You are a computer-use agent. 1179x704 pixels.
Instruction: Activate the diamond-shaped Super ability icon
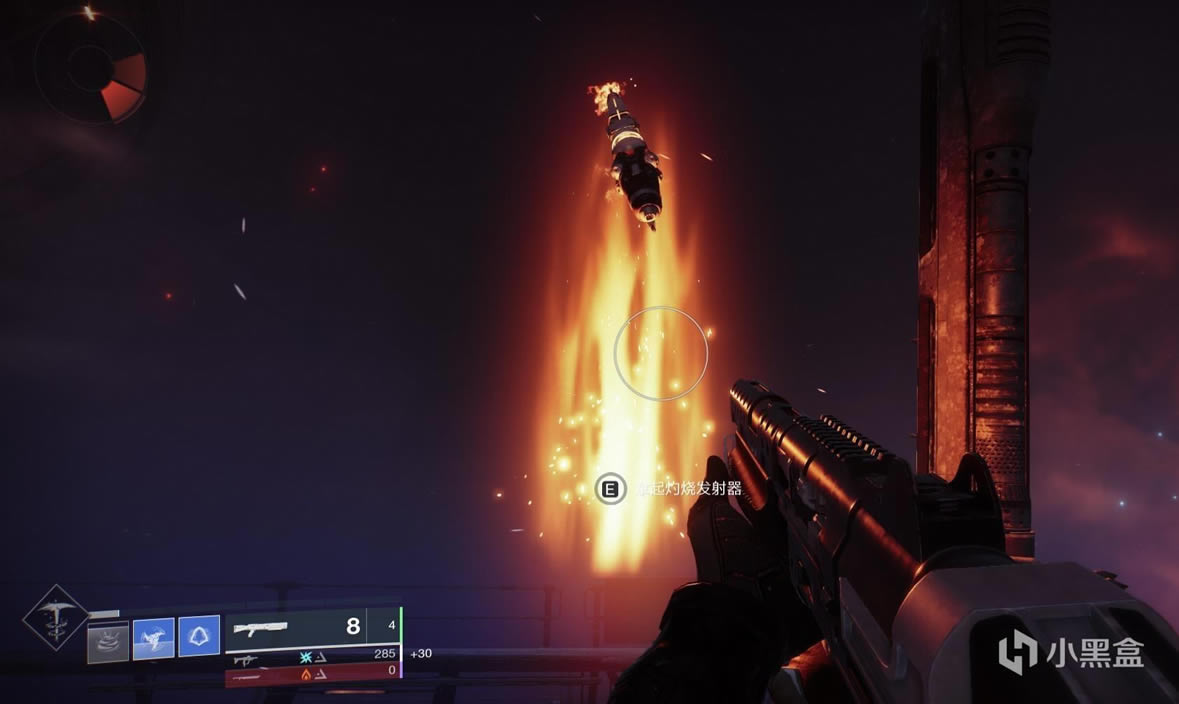click(56, 617)
